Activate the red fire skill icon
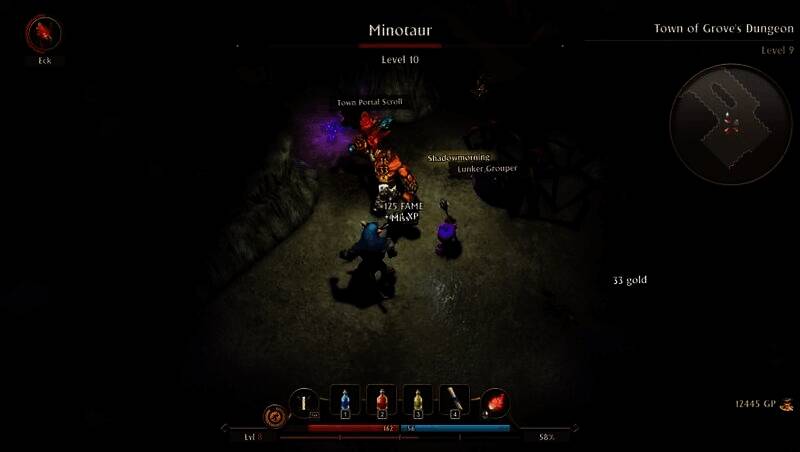This screenshot has width=800, height=452. (x=494, y=402)
